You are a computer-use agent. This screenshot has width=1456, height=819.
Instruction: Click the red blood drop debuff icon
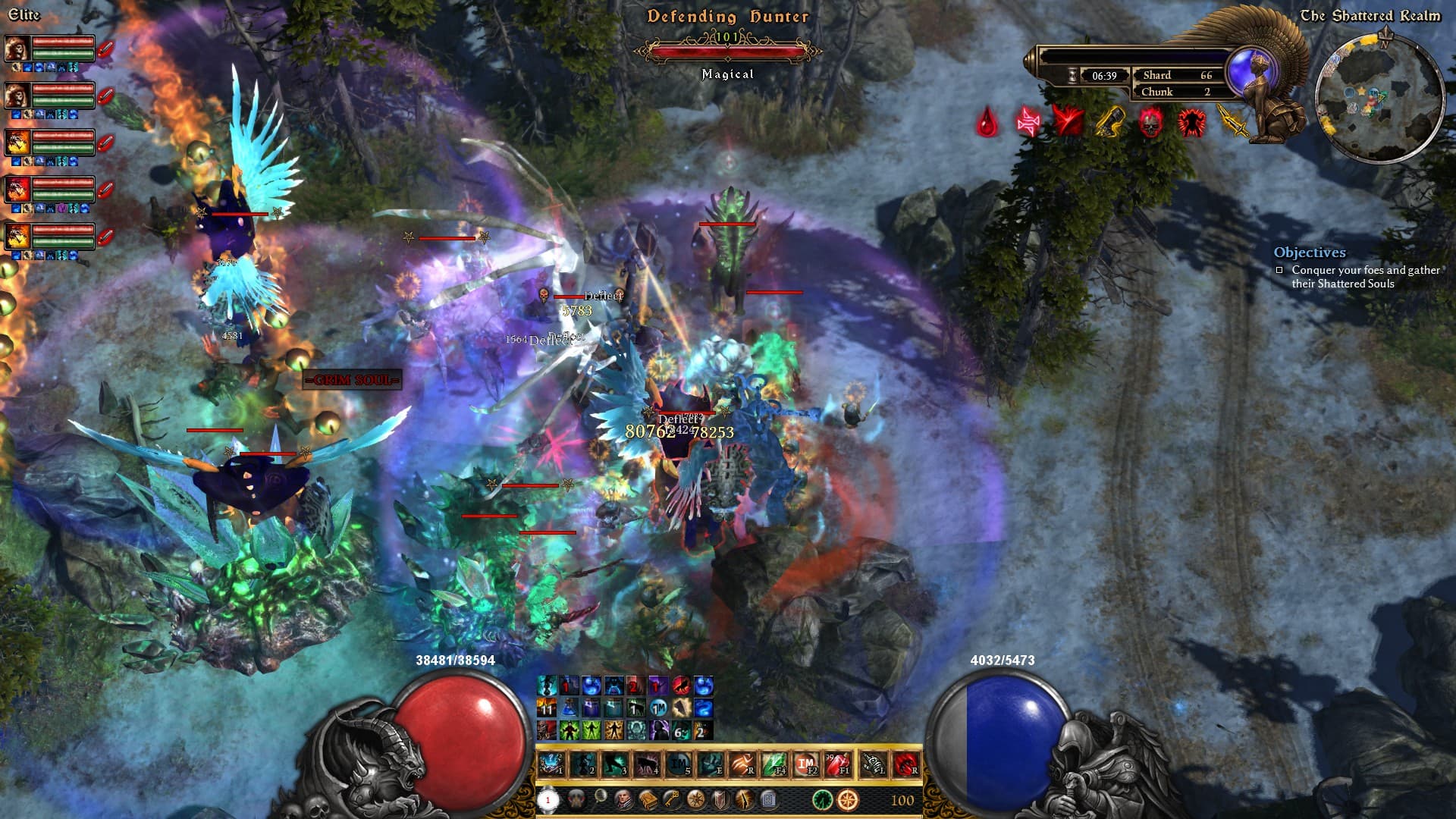pos(987,122)
